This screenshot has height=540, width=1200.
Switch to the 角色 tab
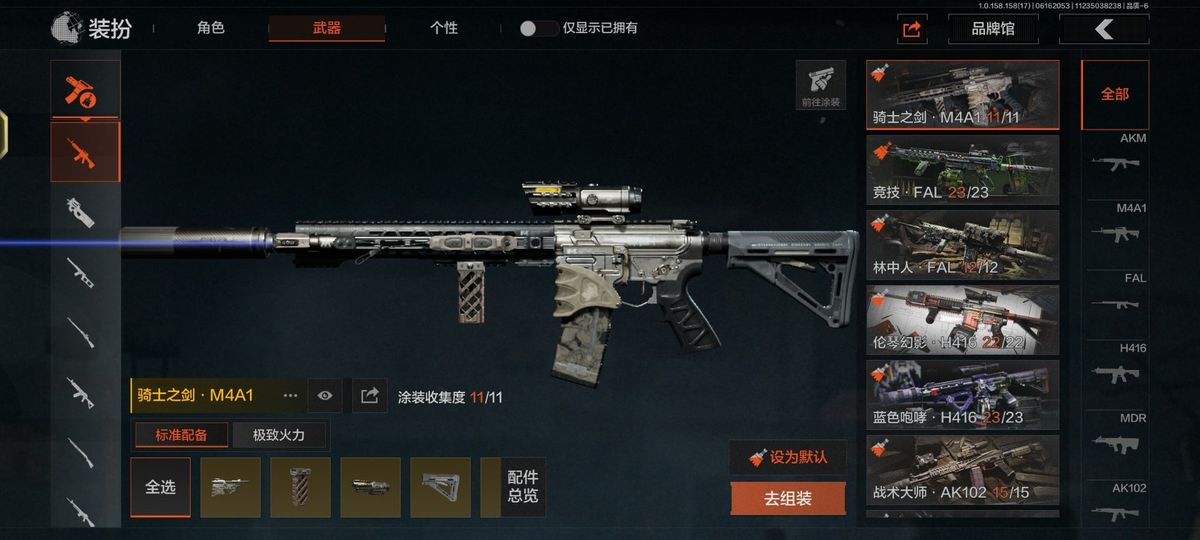[211, 28]
